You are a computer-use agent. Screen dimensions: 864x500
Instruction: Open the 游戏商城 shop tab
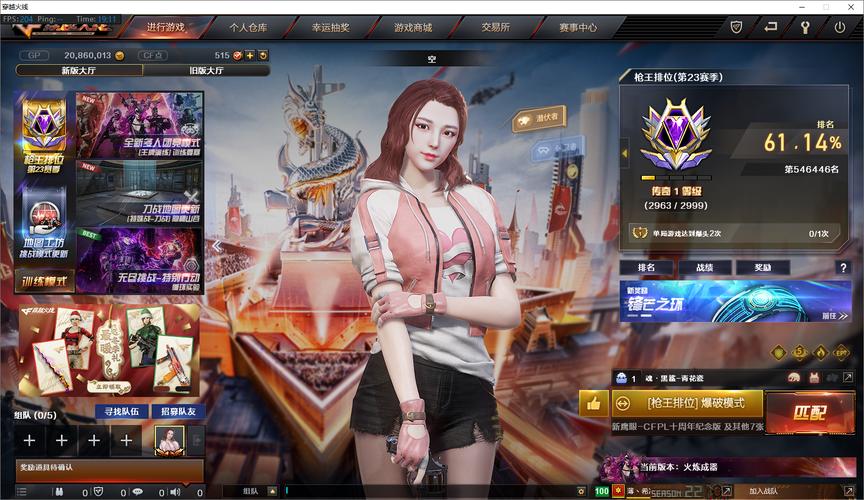pyautogui.click(x=412, y=27)
